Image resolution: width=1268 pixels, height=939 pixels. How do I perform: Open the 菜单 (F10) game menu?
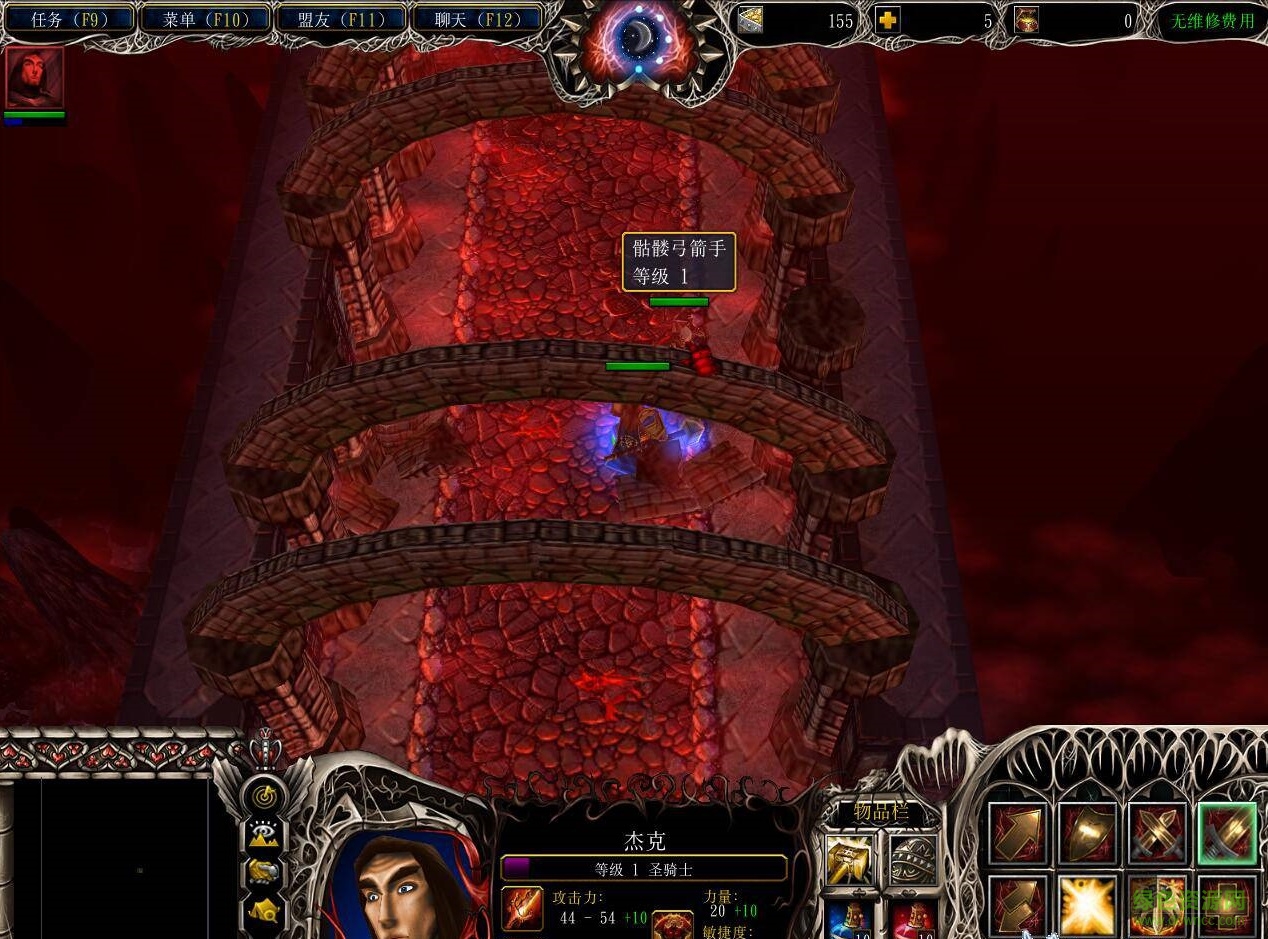tap(204, 19)
